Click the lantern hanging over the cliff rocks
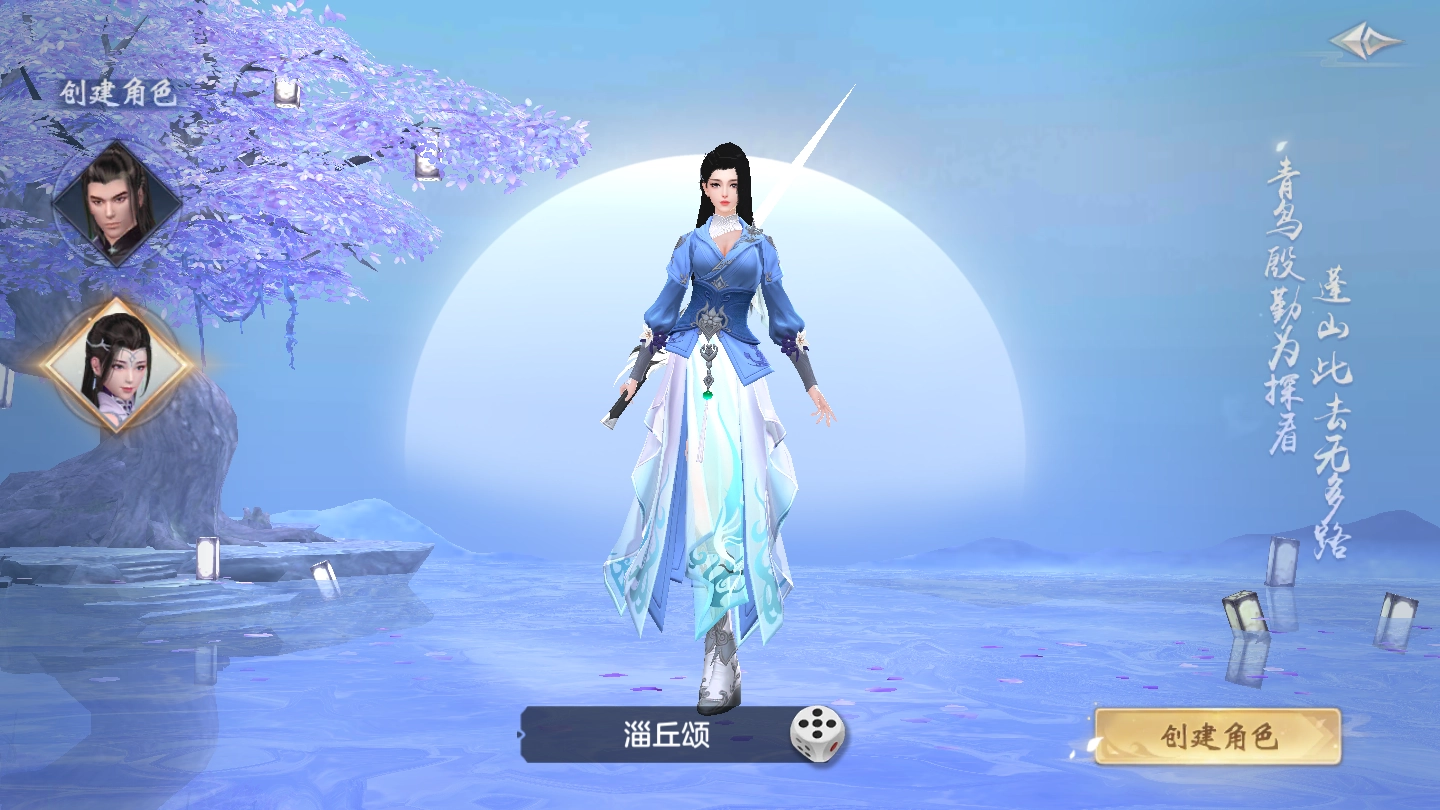 [427, 156]
